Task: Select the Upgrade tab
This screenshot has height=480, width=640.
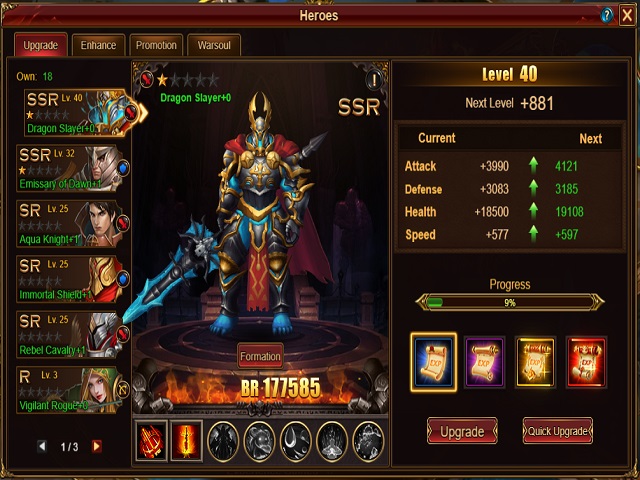Action: click(x=41, y=45)
